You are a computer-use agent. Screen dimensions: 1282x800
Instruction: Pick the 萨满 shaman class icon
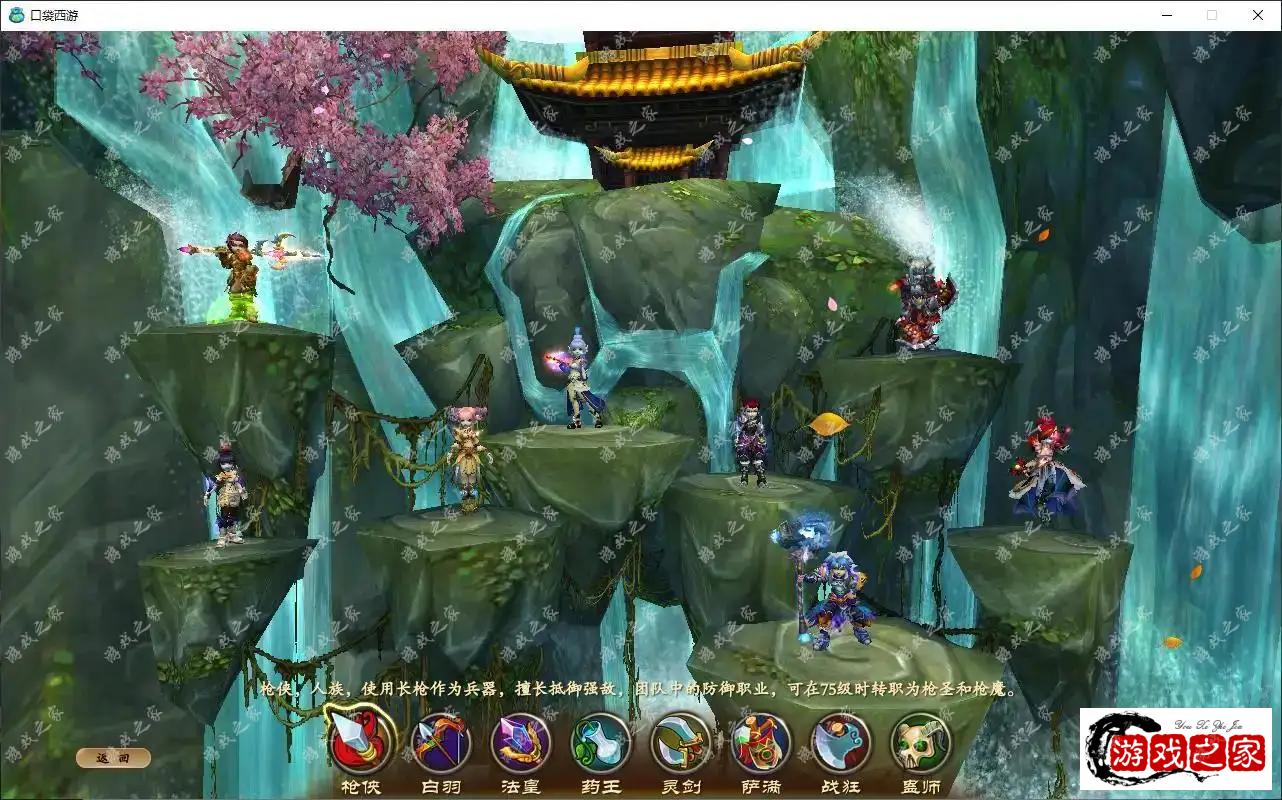tap(761, 743)
